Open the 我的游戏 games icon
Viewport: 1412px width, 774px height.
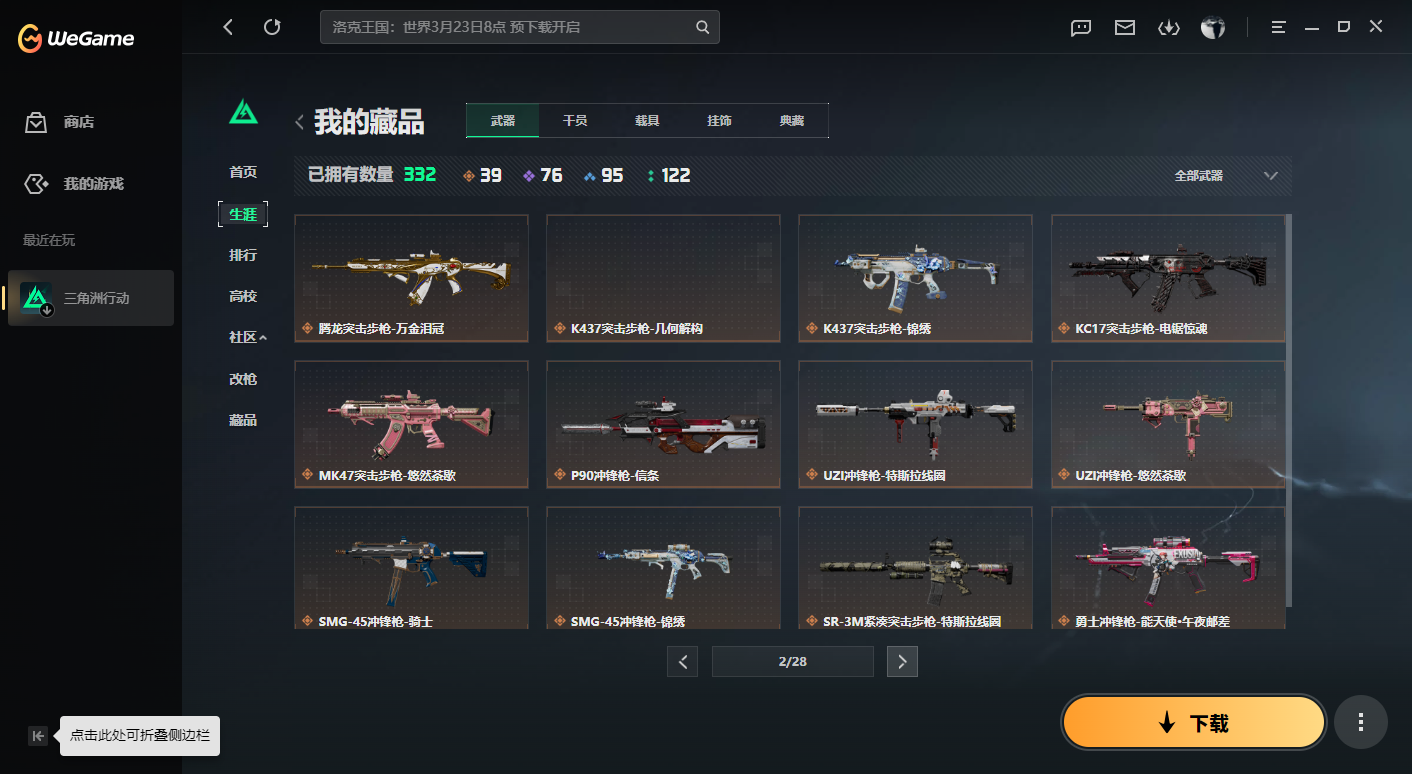coord(35,183)
